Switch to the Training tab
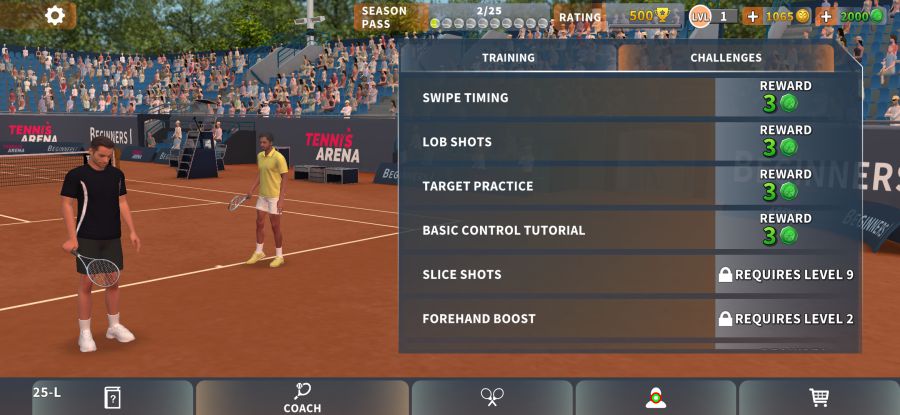 (508, 58)
